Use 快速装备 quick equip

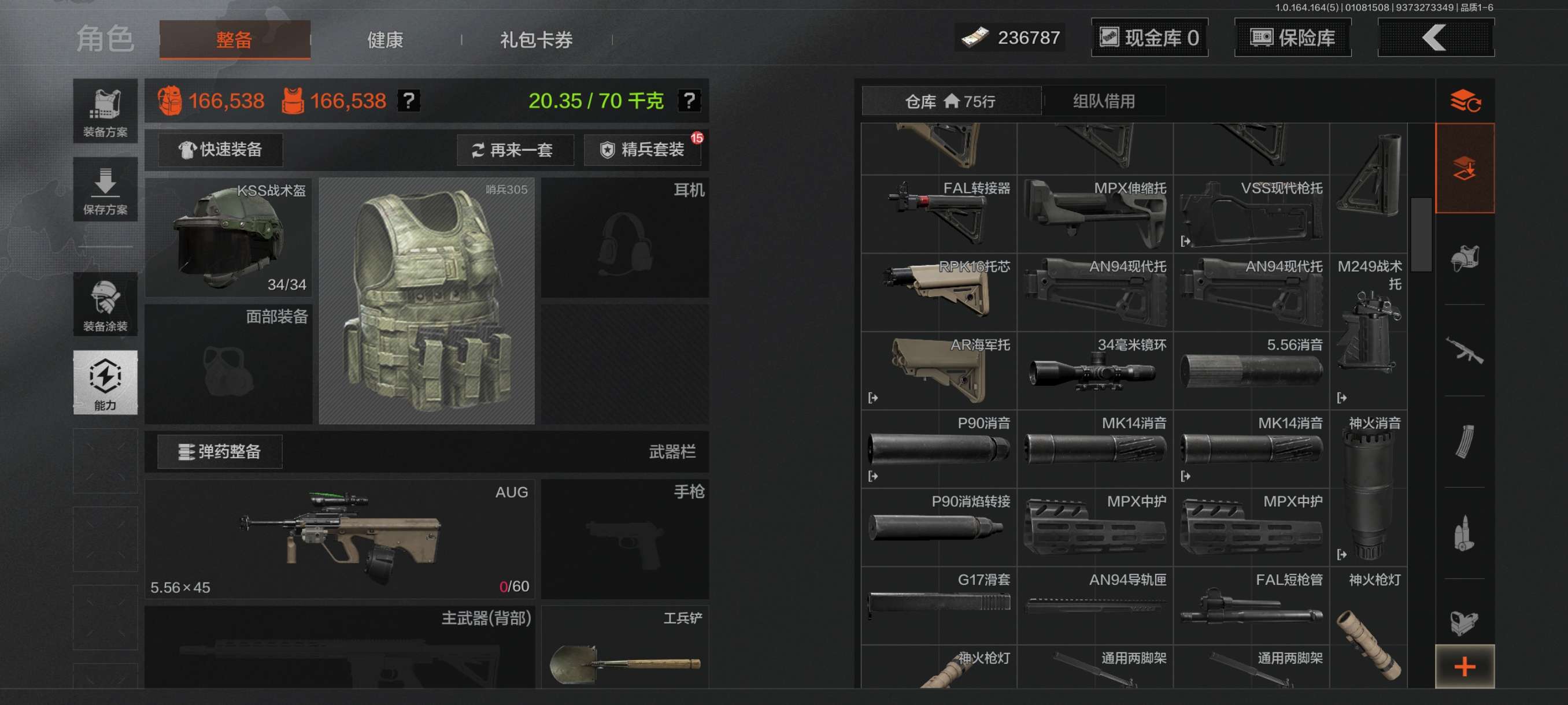tap(220, 150)
